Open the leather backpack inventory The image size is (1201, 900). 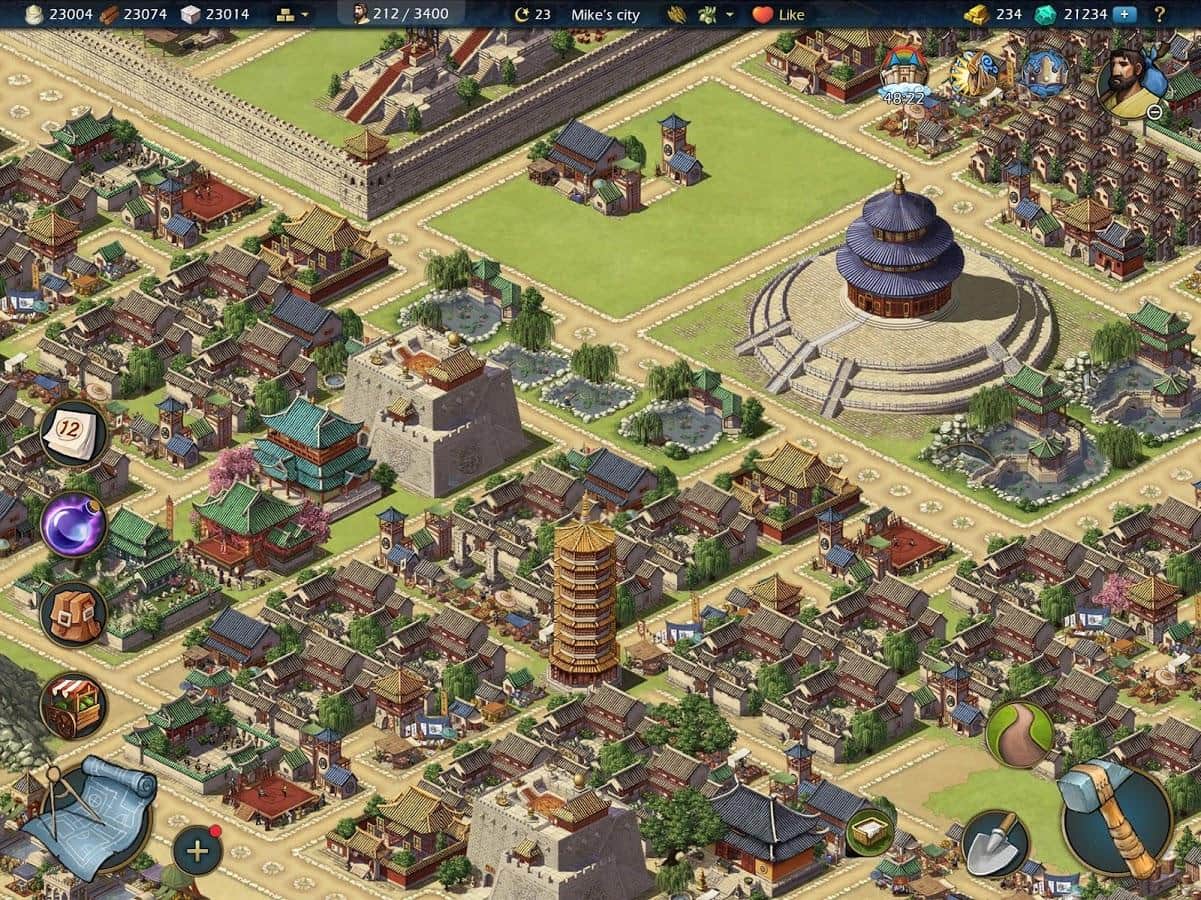[73, 614]
